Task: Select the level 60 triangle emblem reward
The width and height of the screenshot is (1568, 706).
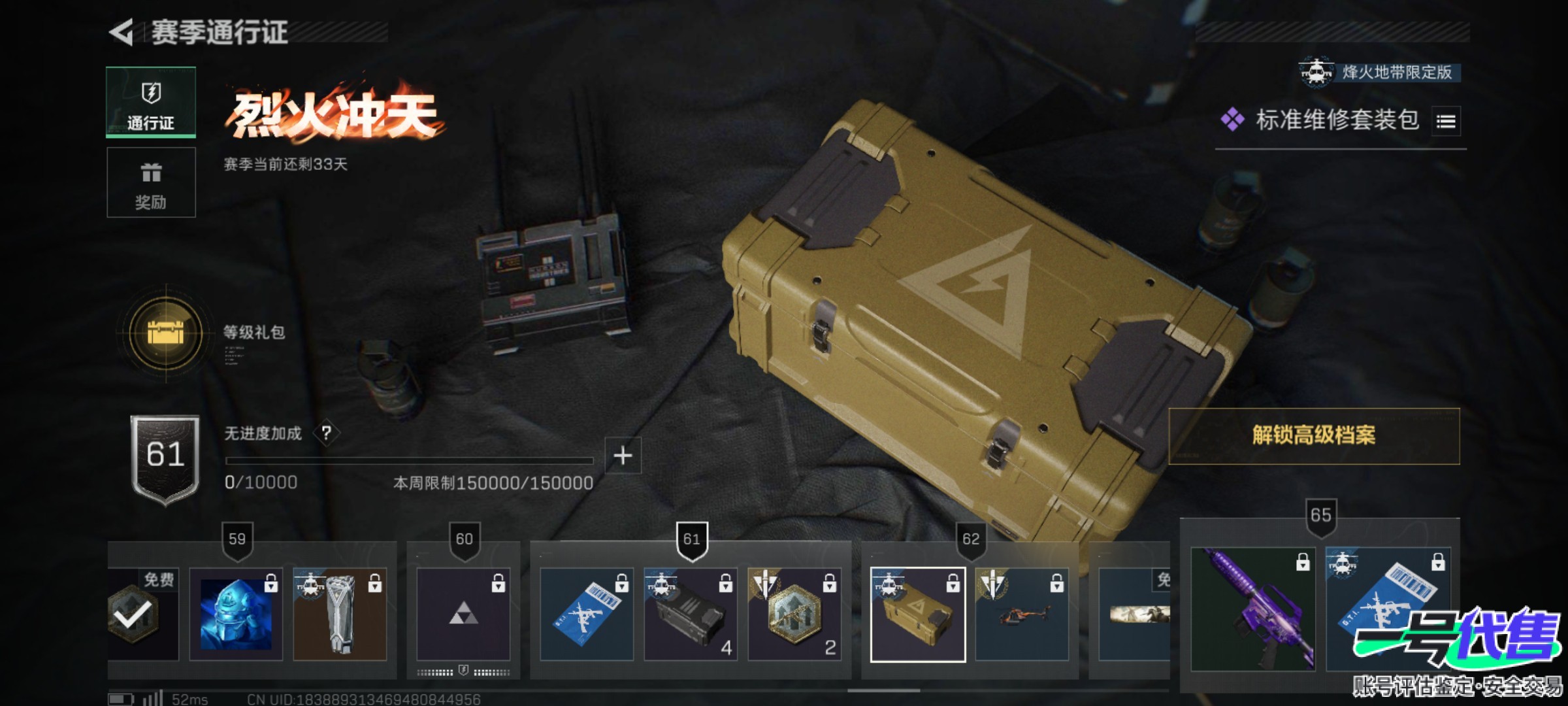Action: tap(463, 614)
